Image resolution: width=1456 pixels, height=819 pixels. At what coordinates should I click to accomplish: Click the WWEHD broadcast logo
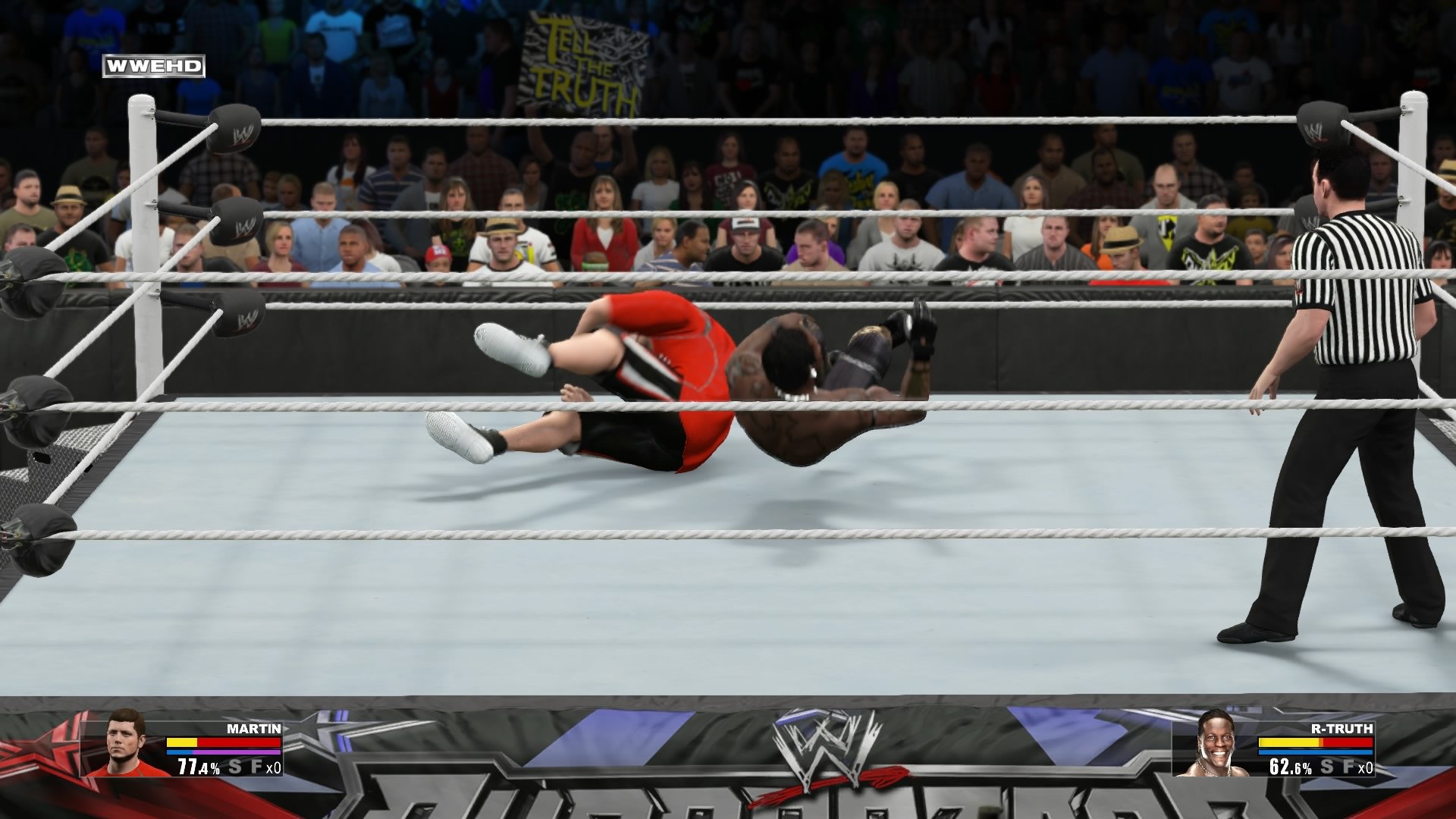155,66
